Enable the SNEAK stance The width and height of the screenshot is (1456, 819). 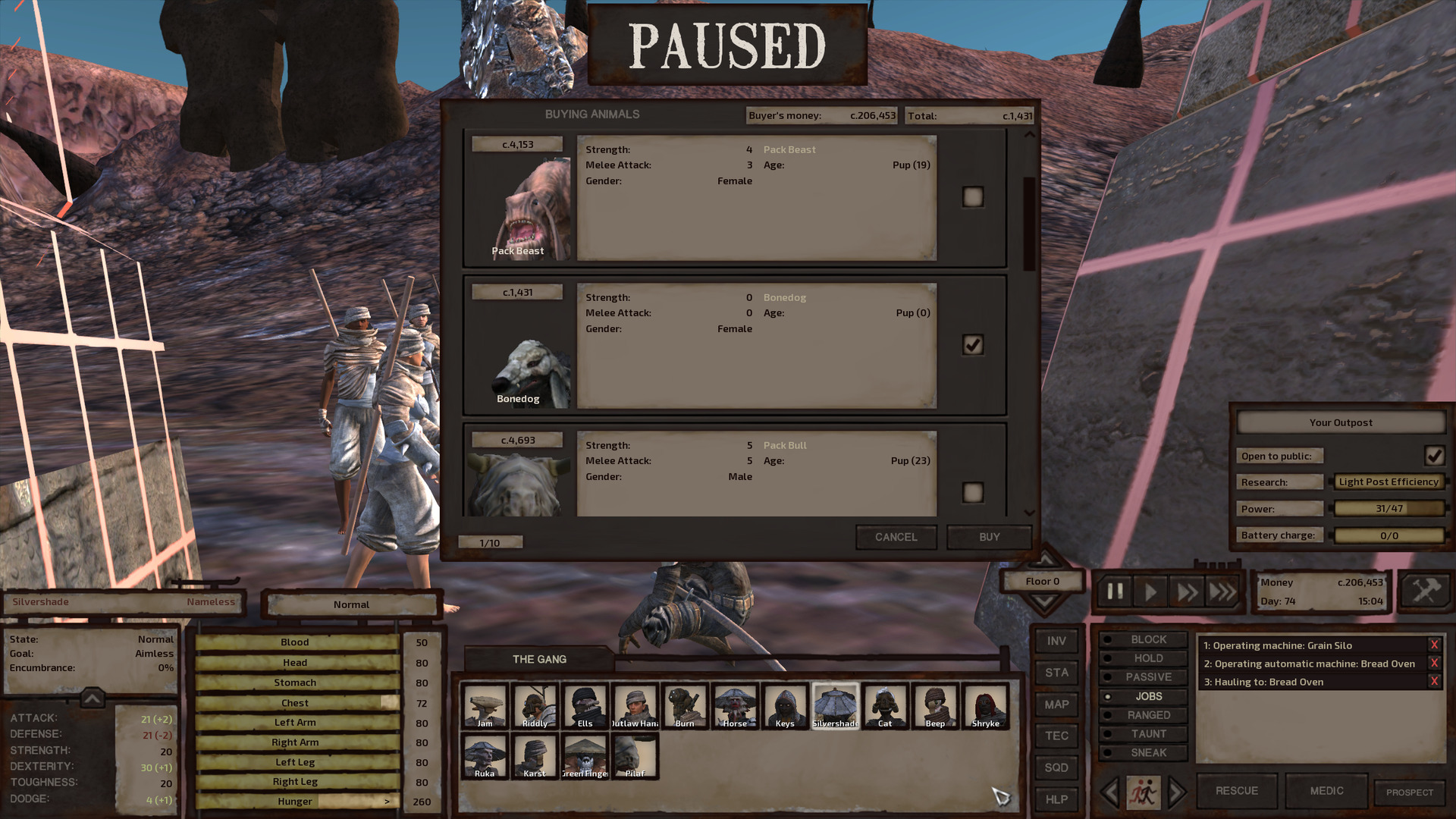click(1143, 752)
